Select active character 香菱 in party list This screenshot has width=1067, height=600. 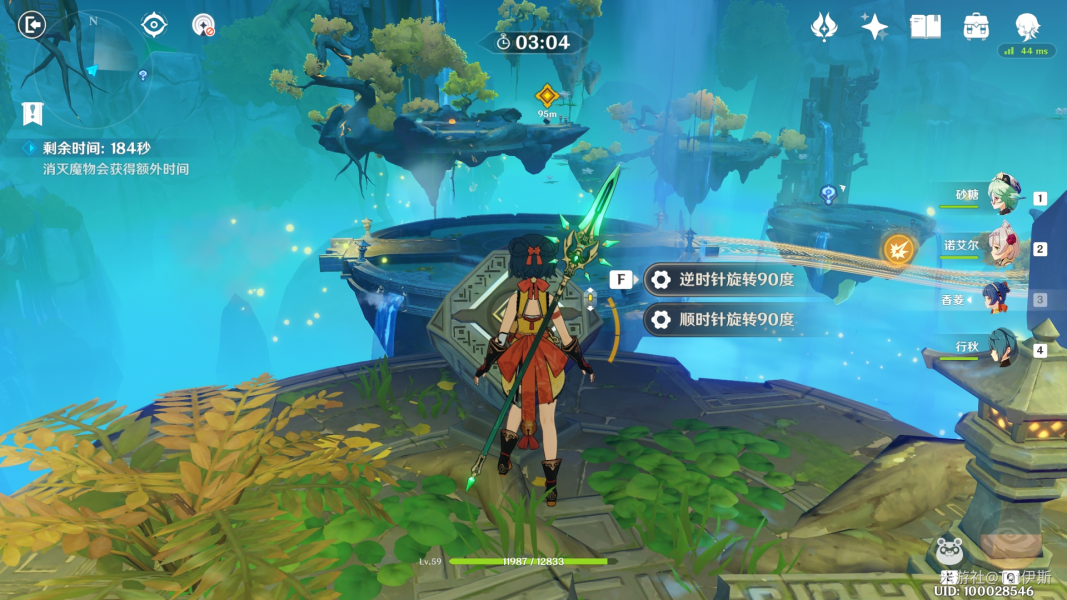pyautogui.click(x=996, y=298)
